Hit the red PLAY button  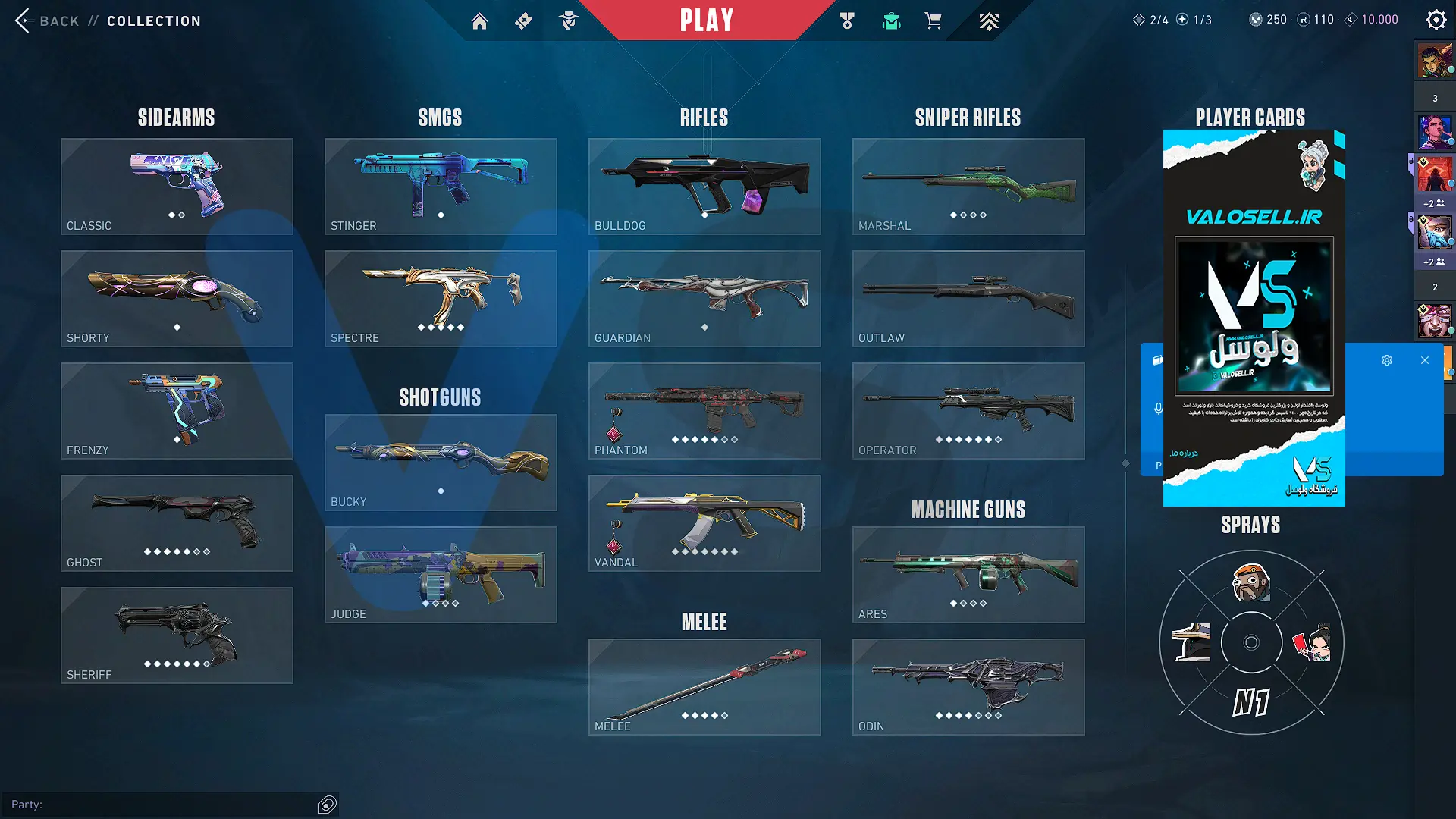pos(706,20)
